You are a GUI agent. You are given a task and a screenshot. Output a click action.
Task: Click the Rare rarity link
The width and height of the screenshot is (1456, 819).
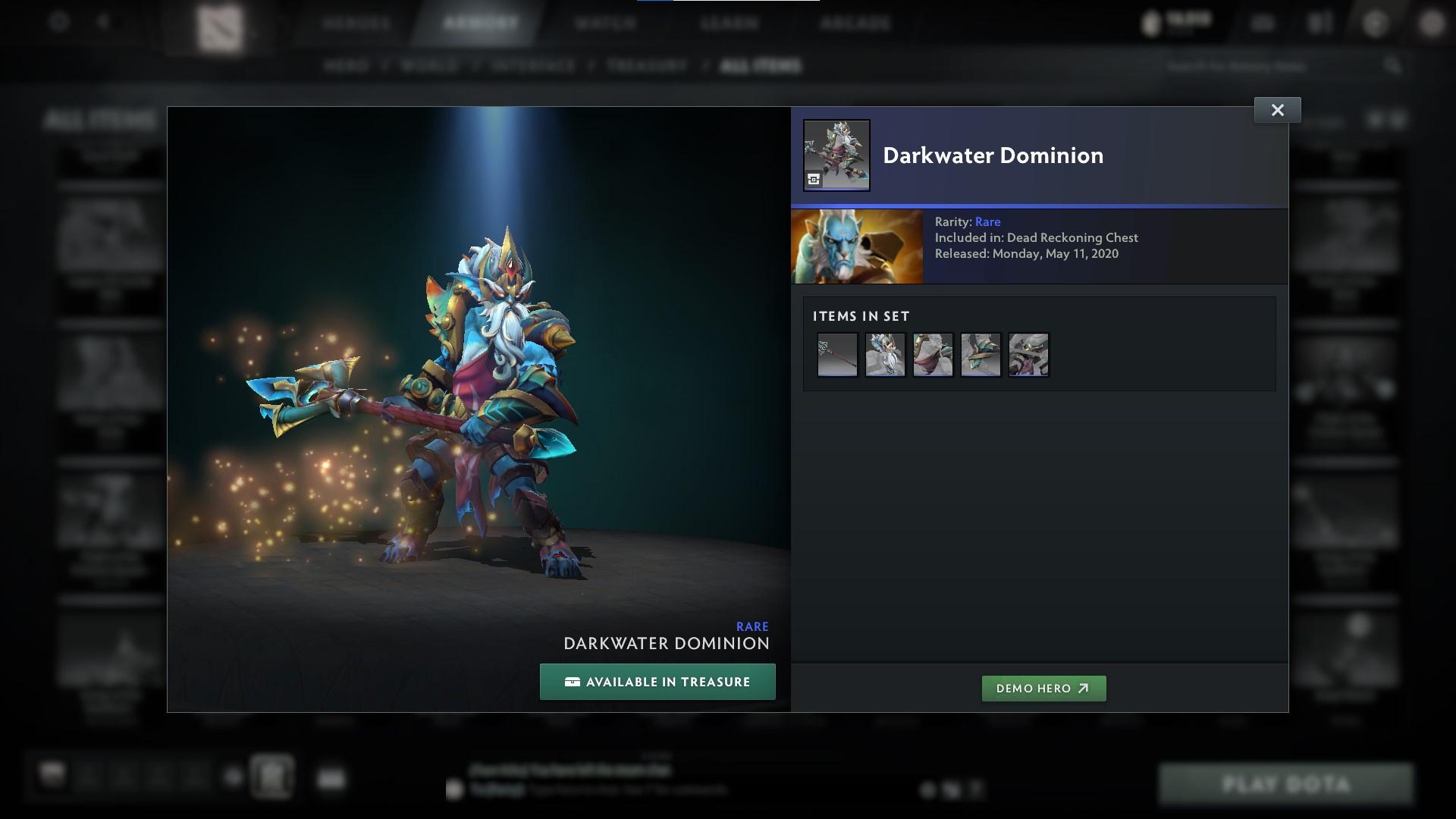tap(988, 221)
